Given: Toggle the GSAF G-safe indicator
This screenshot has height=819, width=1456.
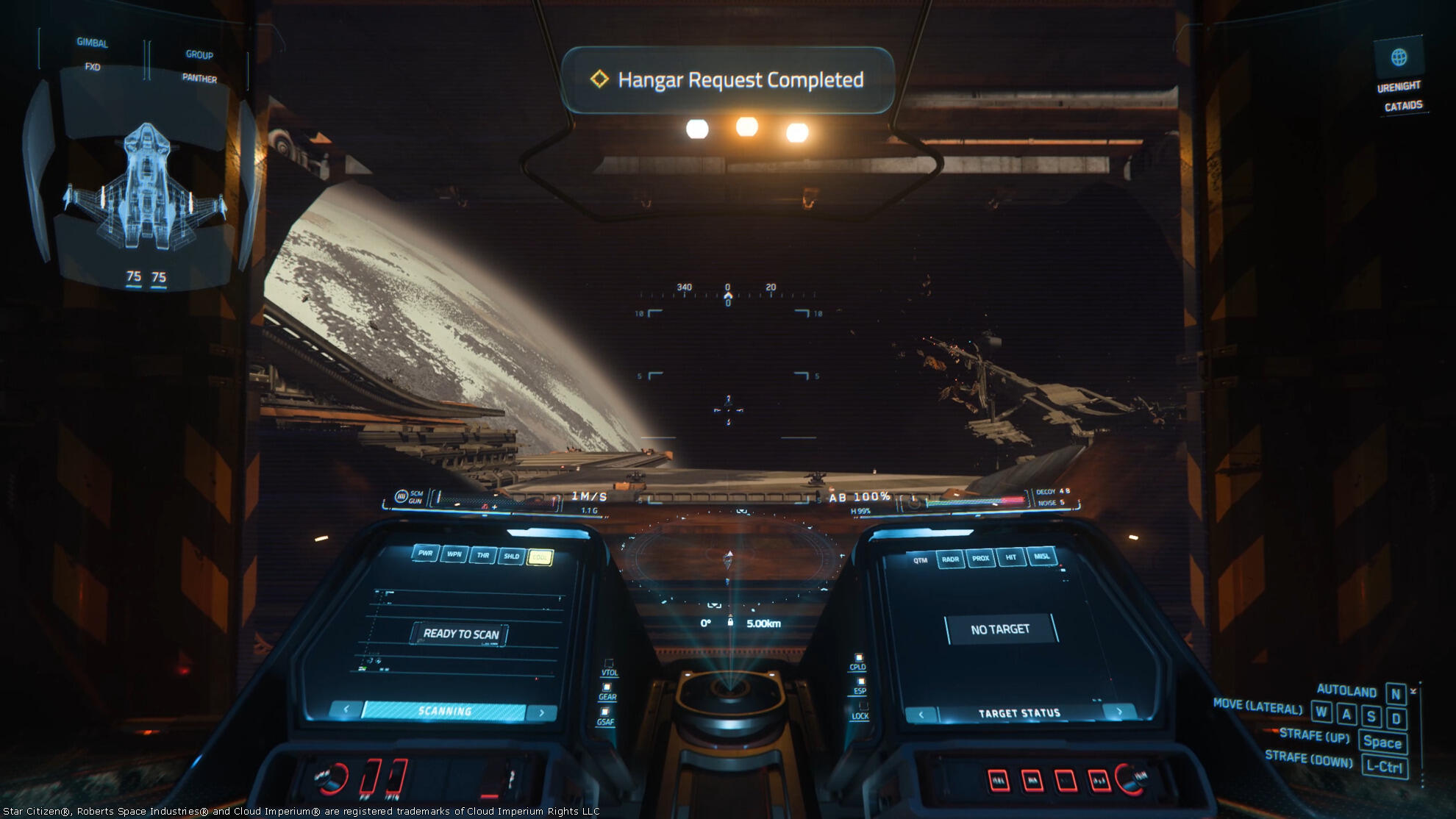Looking at the screenshot, I should [606, 717].
